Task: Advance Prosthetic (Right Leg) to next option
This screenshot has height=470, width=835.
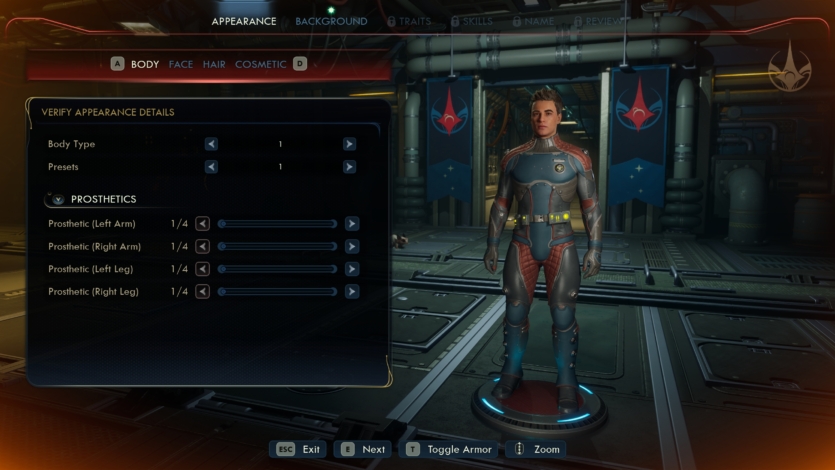Action: 352,292
